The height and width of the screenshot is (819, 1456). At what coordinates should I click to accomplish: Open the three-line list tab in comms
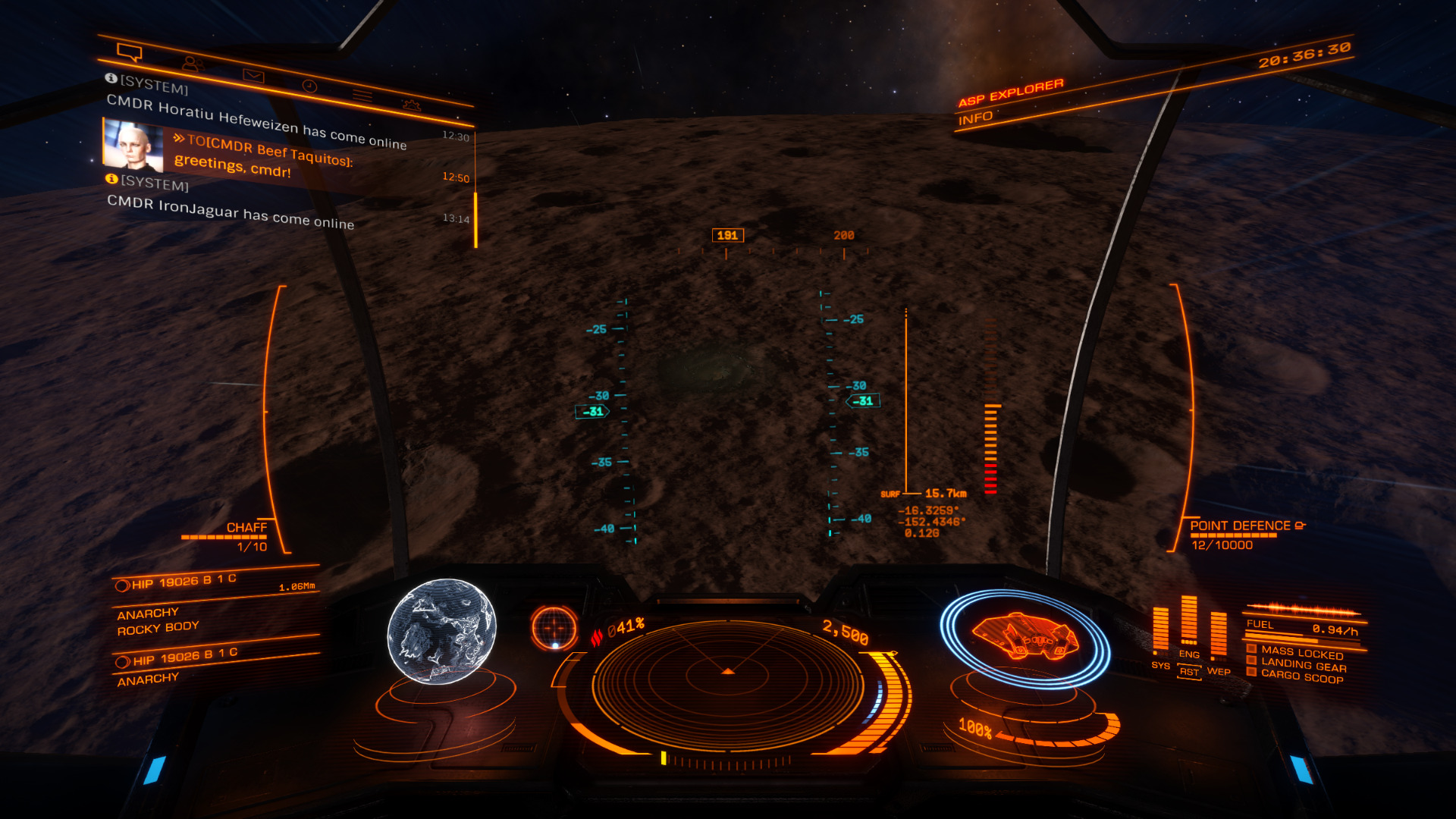coord(362,96)
